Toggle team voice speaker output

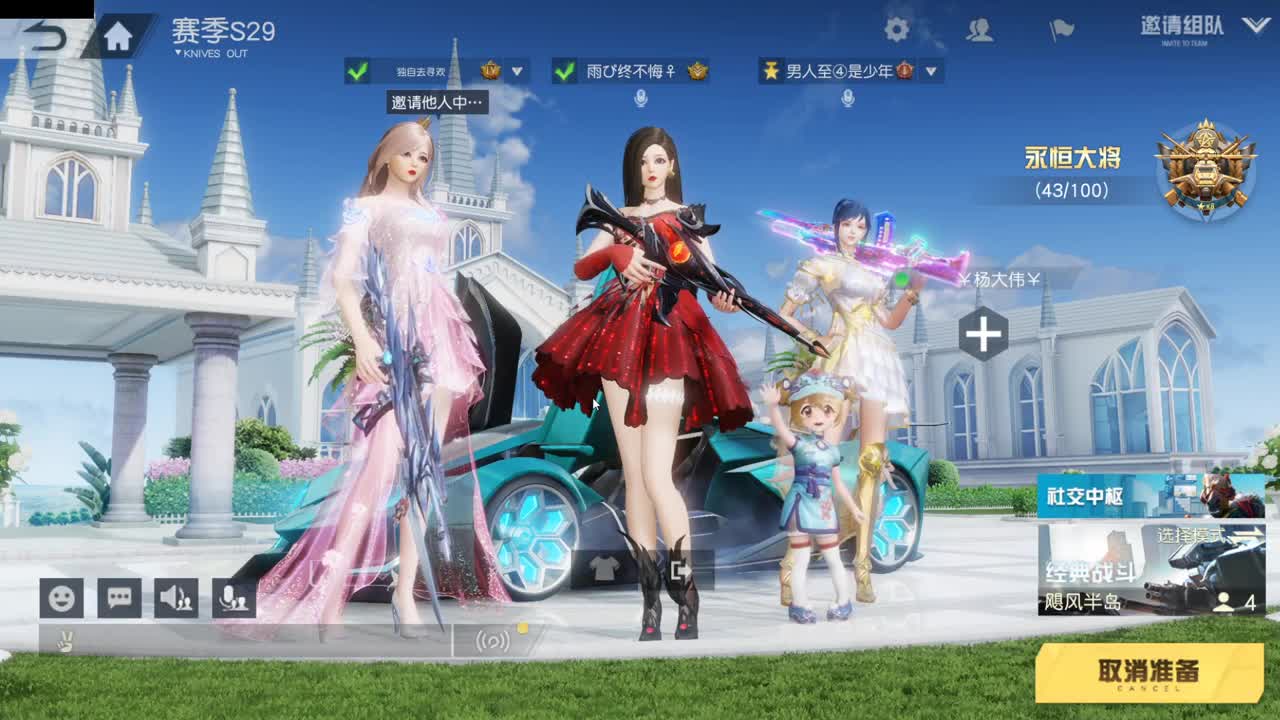(x=176, y=598)
